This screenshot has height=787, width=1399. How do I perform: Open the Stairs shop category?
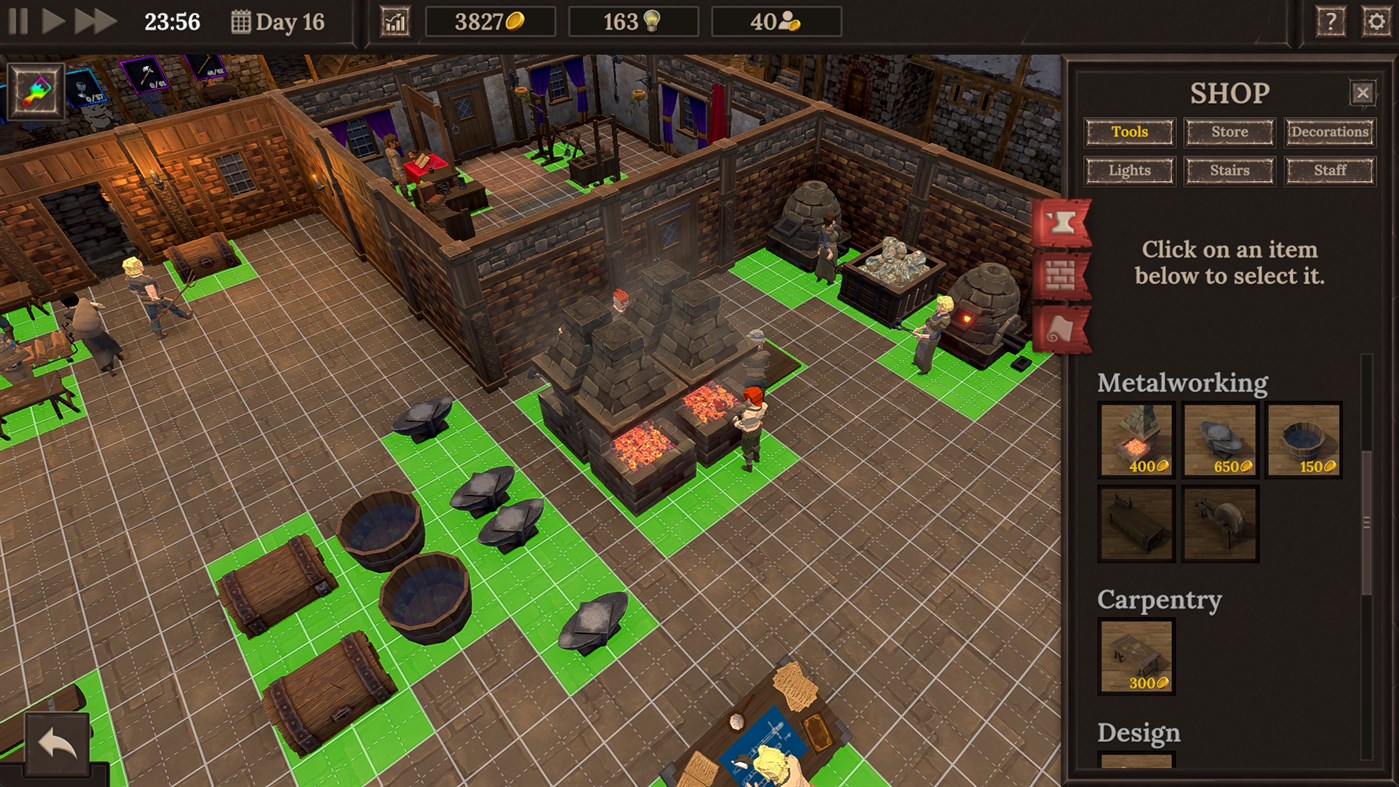(x=1229, y=170)
